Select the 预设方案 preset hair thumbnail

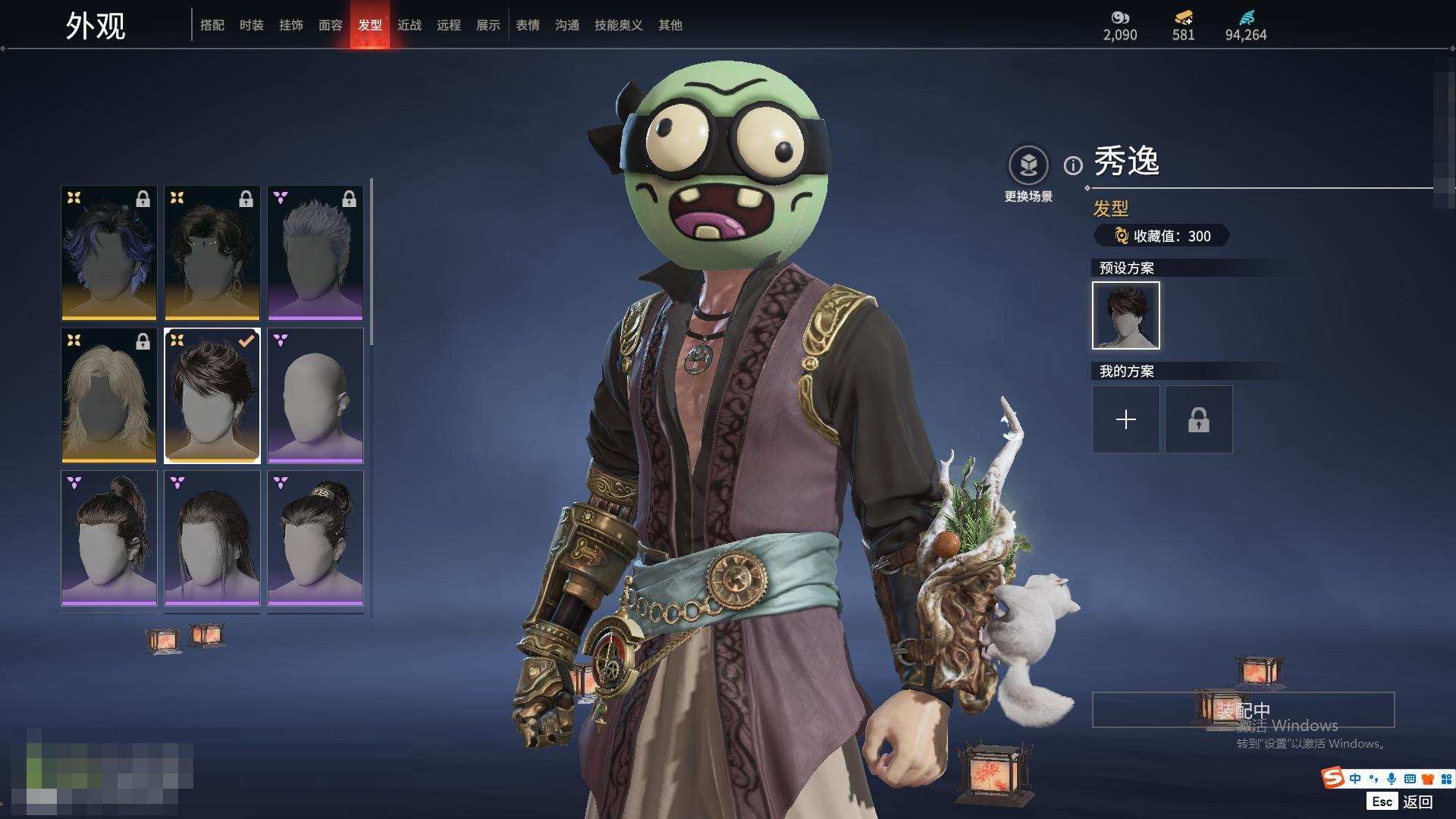click(x=1126, y=315)
